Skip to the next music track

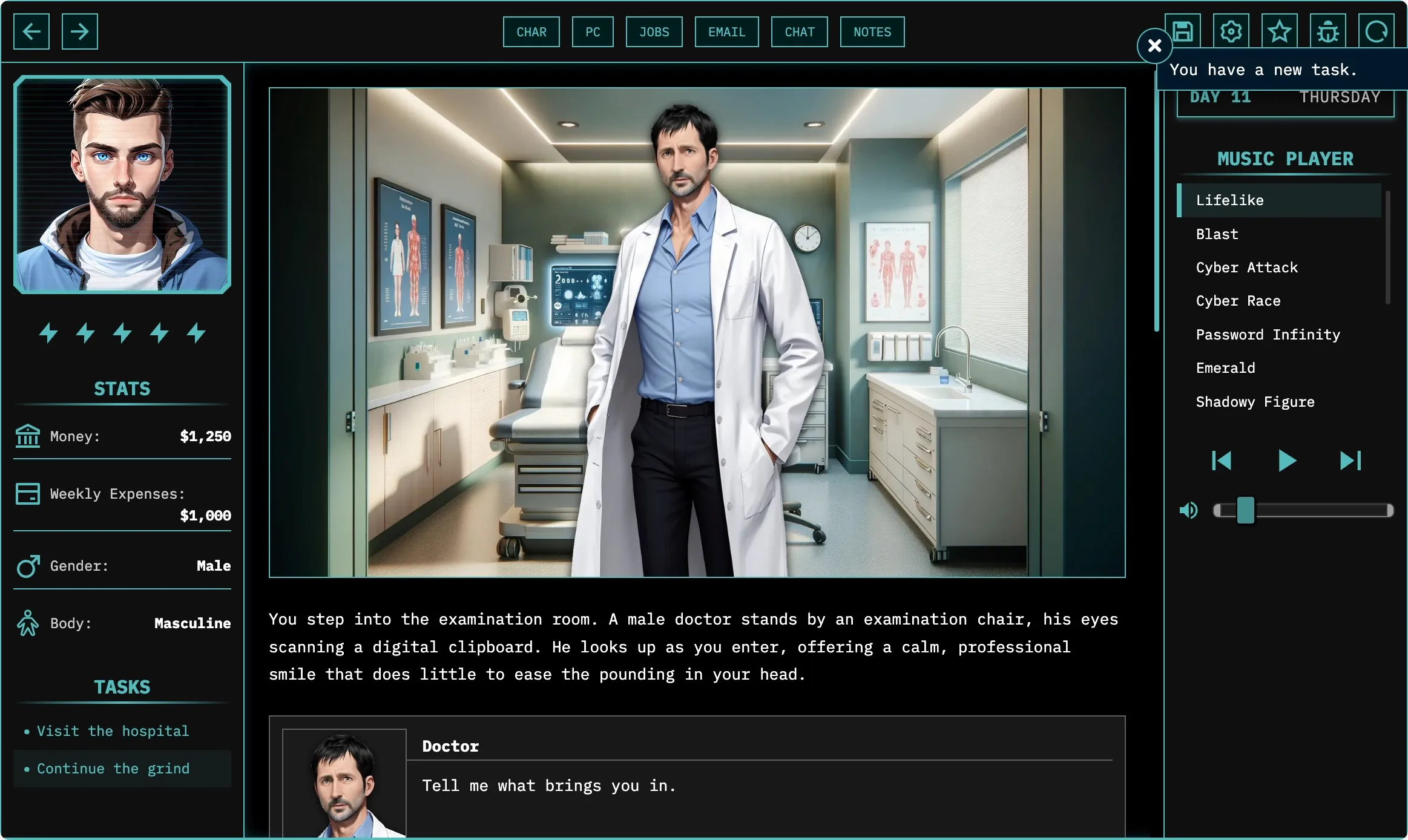coord(1350,461)
